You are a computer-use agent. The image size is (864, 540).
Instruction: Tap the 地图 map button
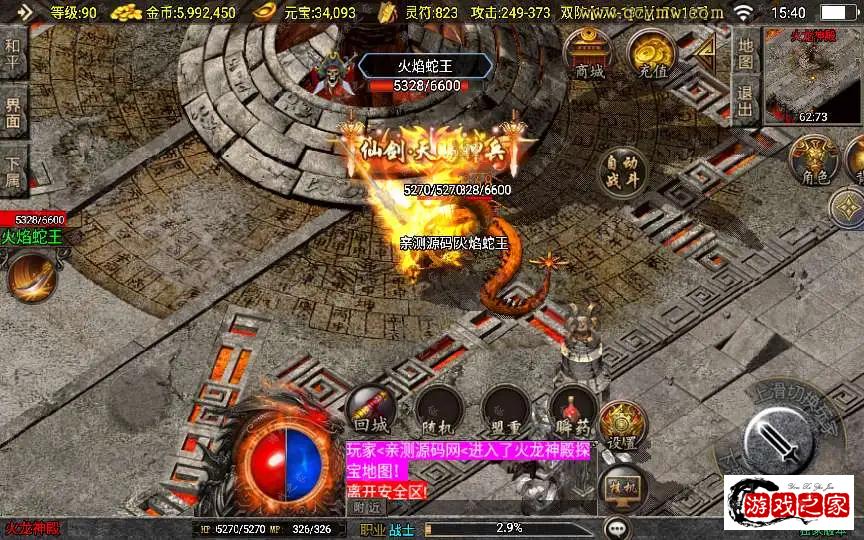[x=744, y=51]
